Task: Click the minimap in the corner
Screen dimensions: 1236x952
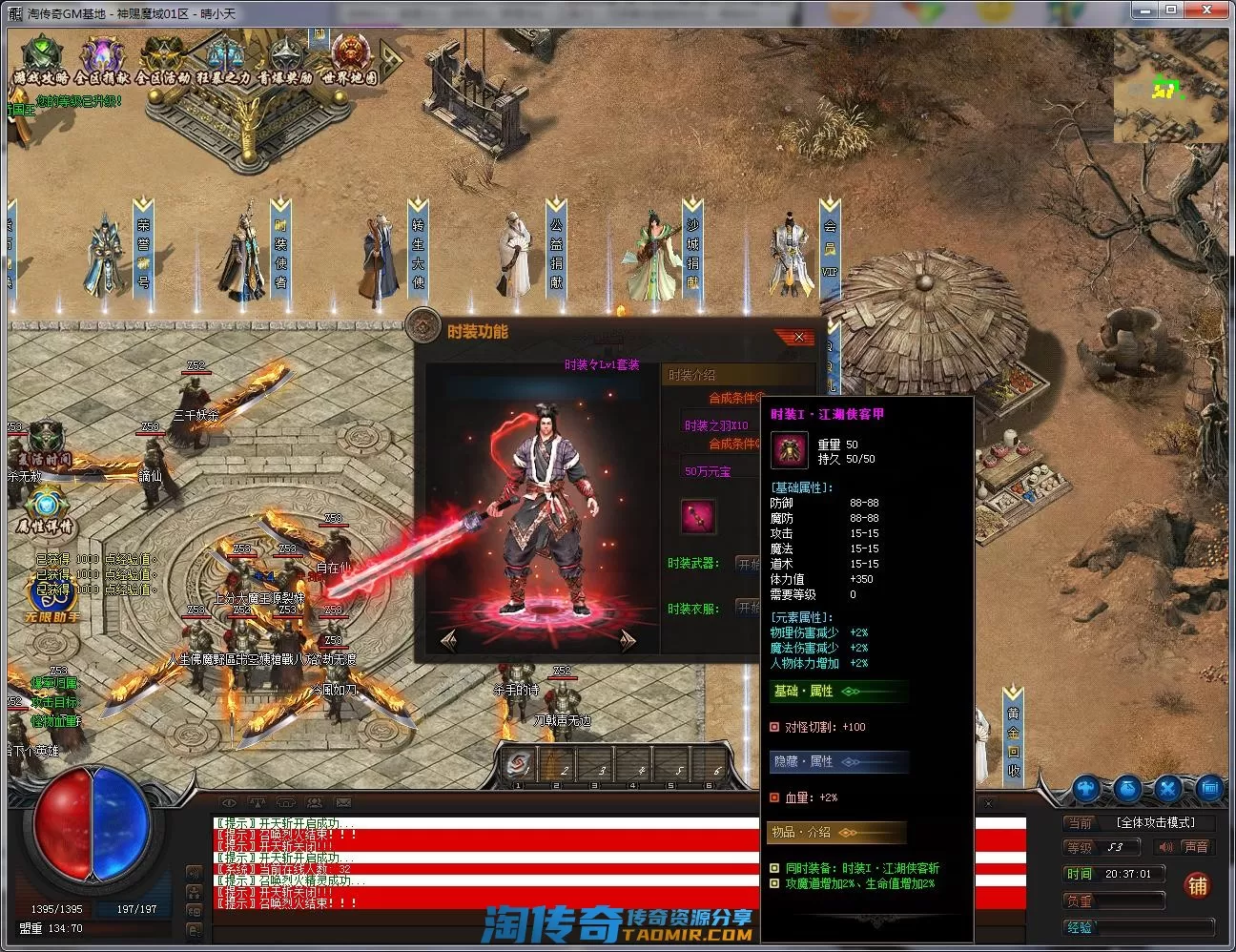Action: point(1169,86)
